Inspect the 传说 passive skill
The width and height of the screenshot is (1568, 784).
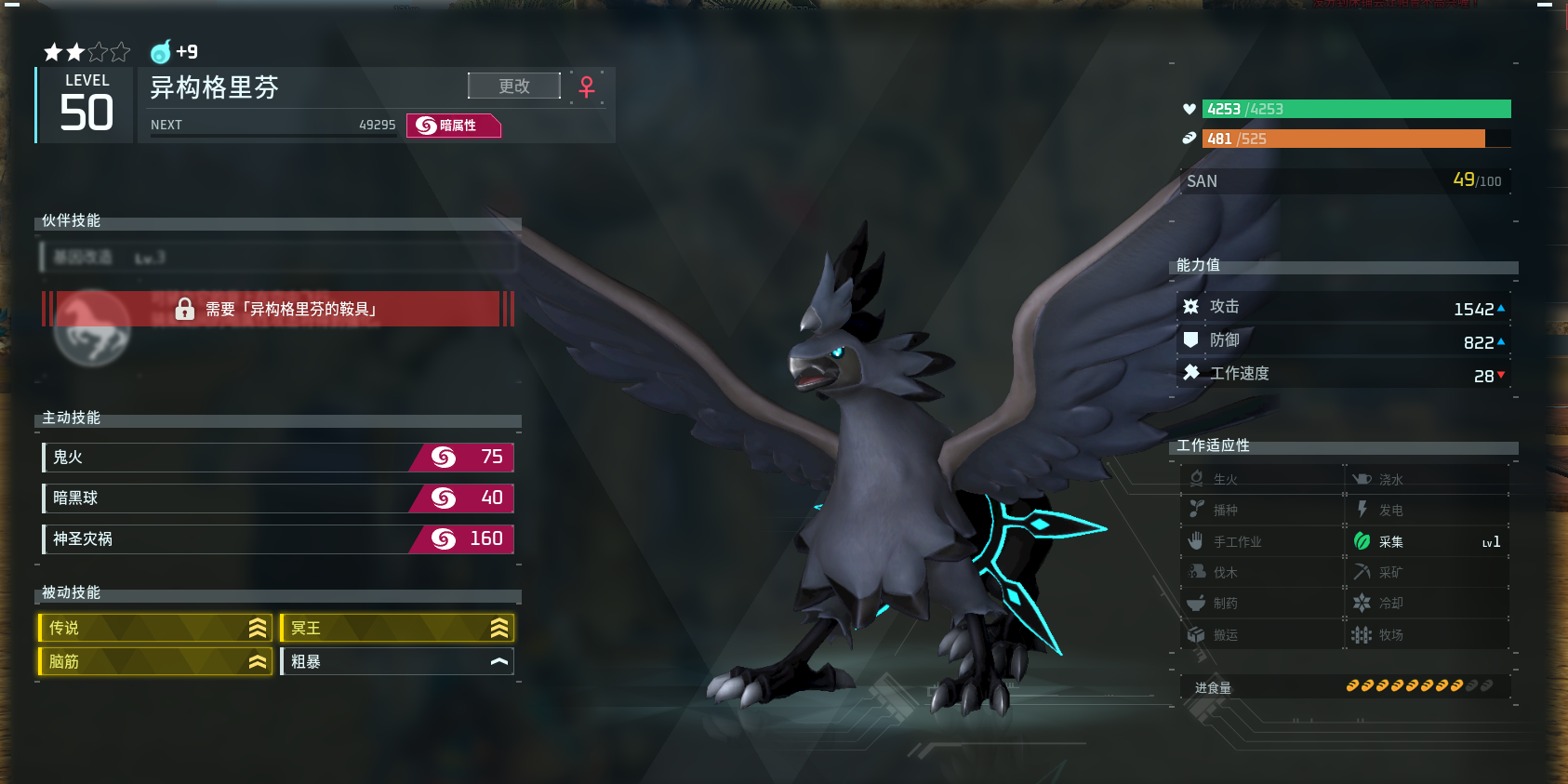pyautogui.click(x=154, y=628)
